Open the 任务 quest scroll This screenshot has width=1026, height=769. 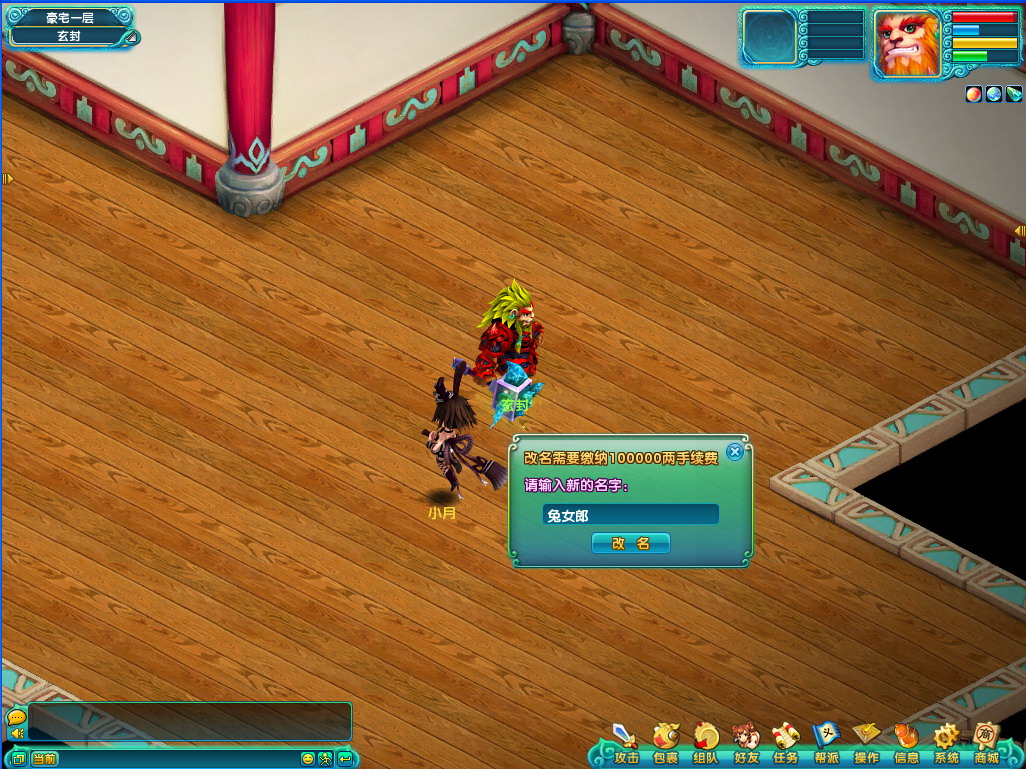click(x=786, y=740)
